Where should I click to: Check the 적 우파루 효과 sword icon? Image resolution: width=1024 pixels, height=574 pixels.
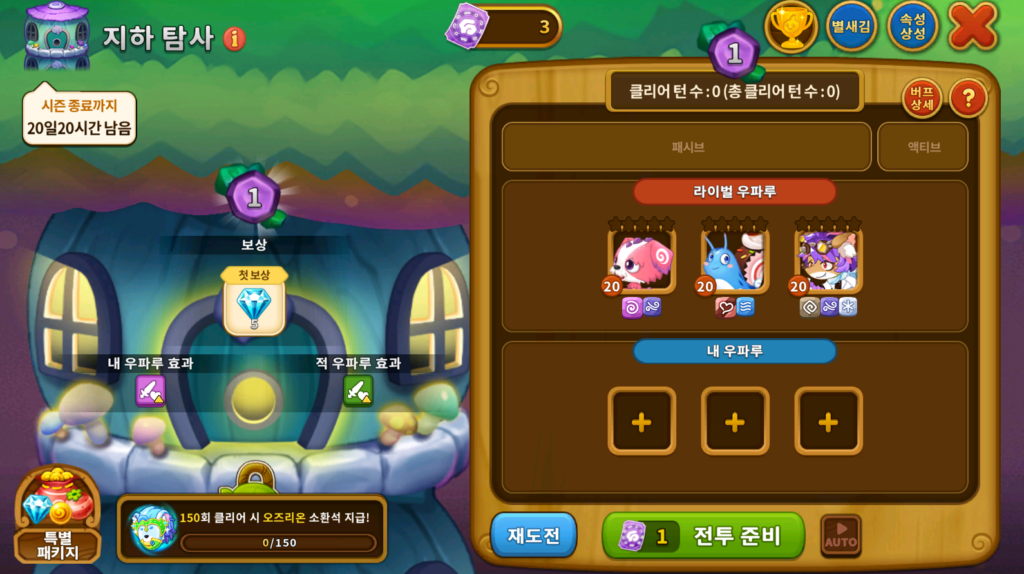pyautogui.click(x=358, y=390)
